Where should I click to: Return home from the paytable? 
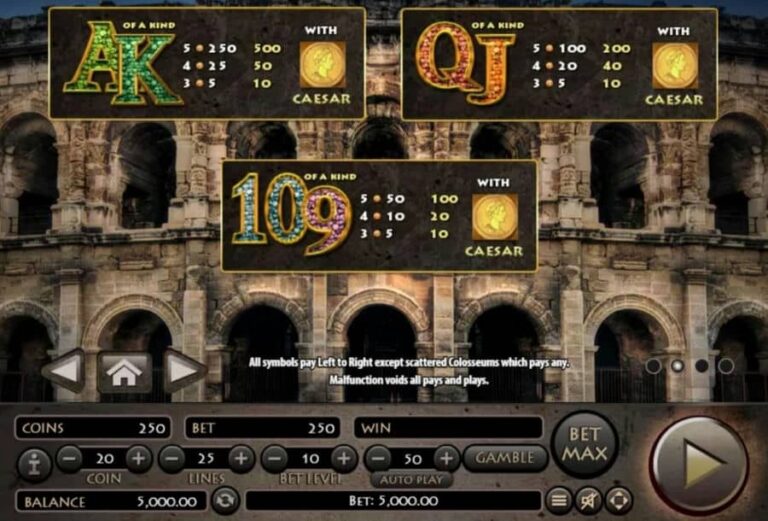(x=124, y=372)
